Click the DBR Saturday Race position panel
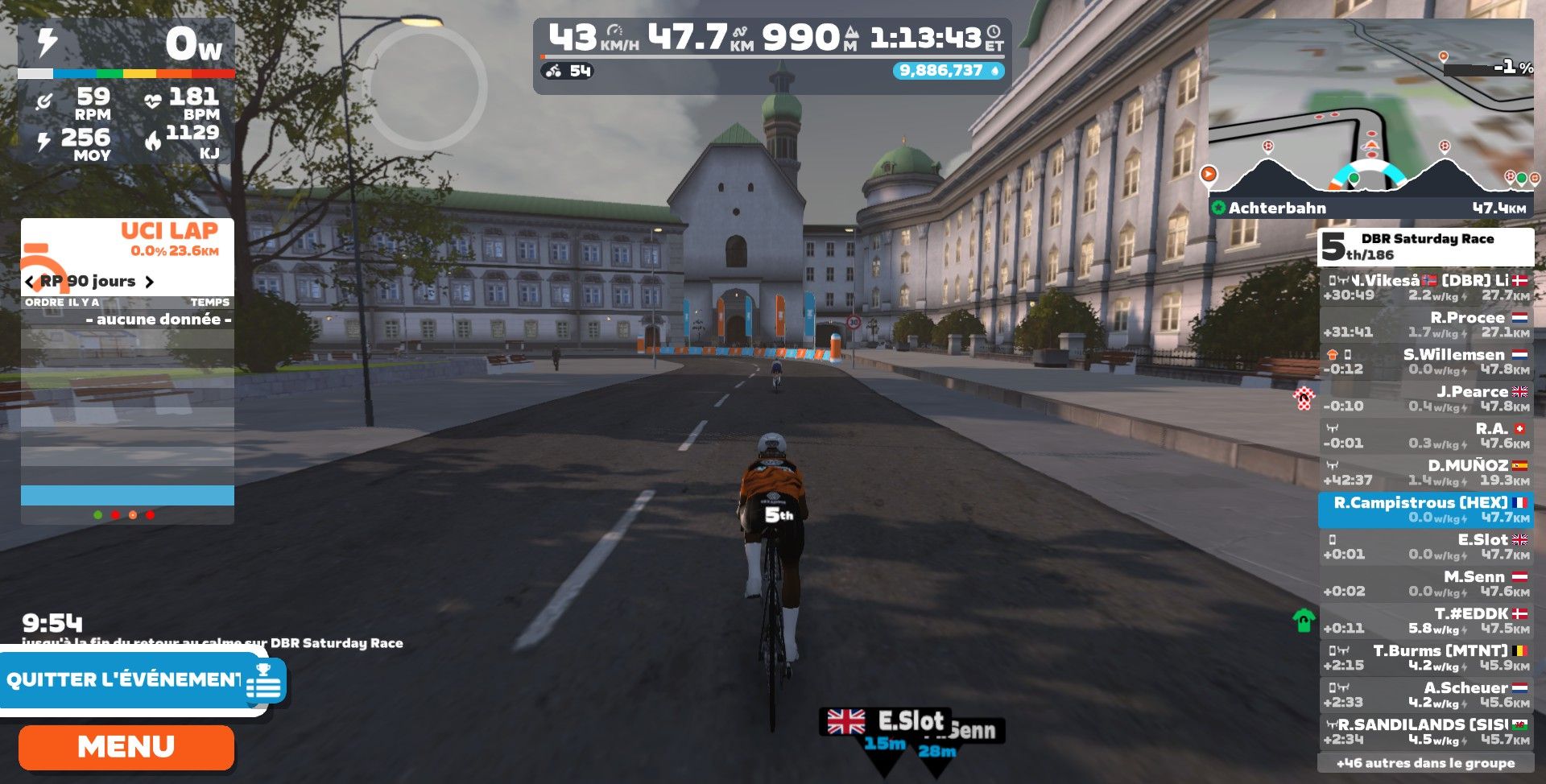 click(1425, 246)
